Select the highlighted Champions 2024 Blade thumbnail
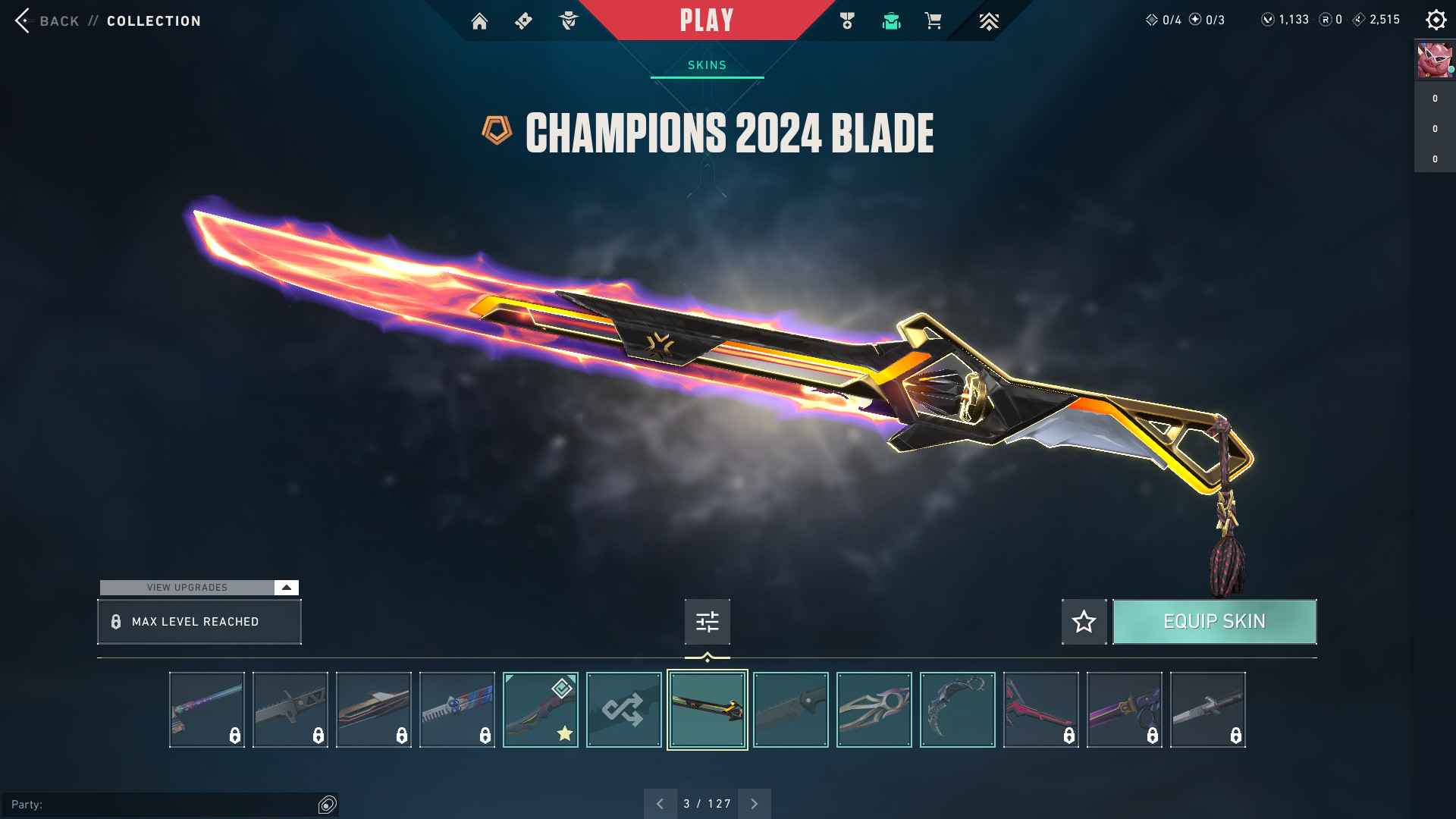Screen dimensions: 1456x819 pyautogui.click(x=707, y=710)
